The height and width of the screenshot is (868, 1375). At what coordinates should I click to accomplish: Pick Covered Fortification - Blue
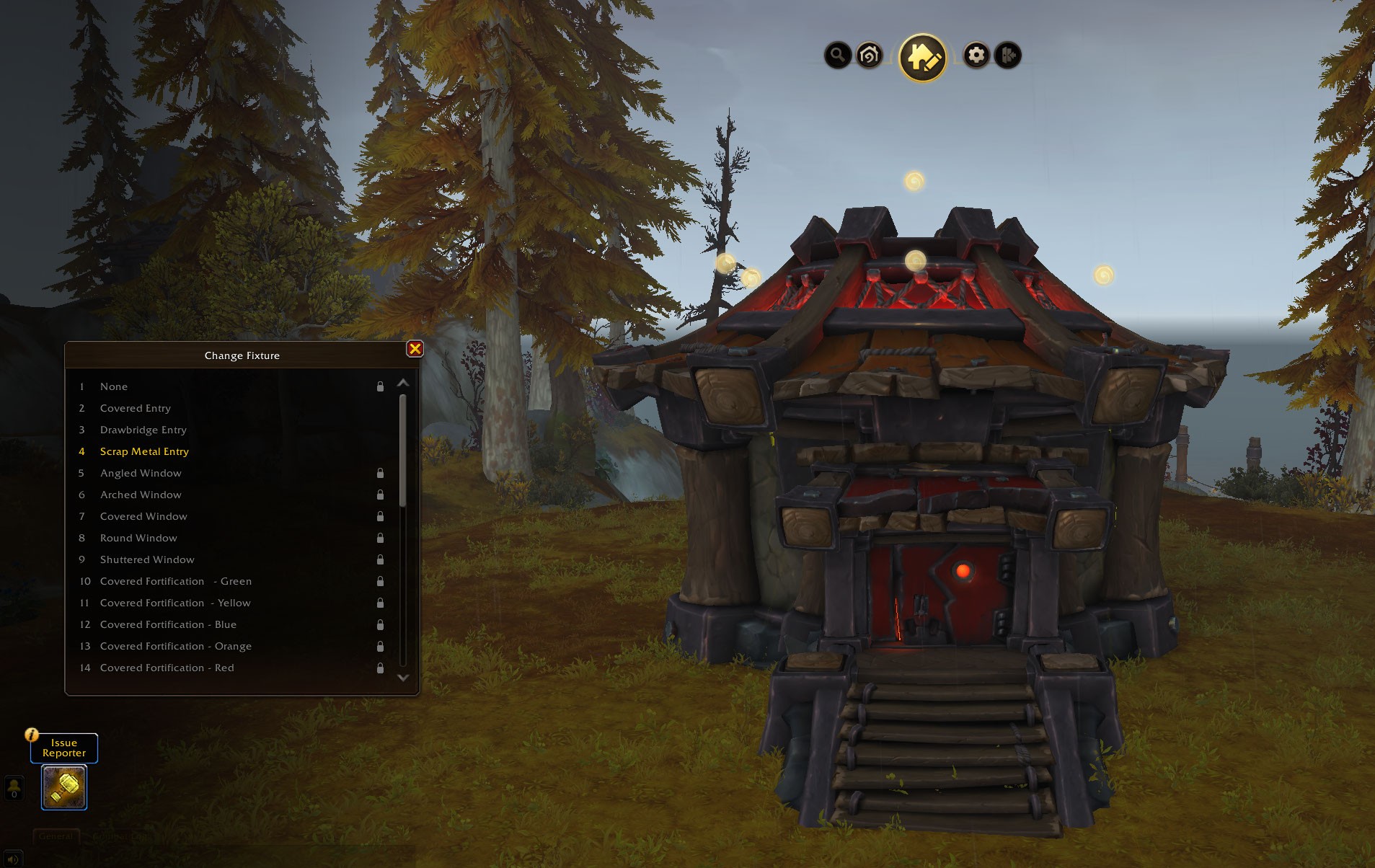click(168, 624)
